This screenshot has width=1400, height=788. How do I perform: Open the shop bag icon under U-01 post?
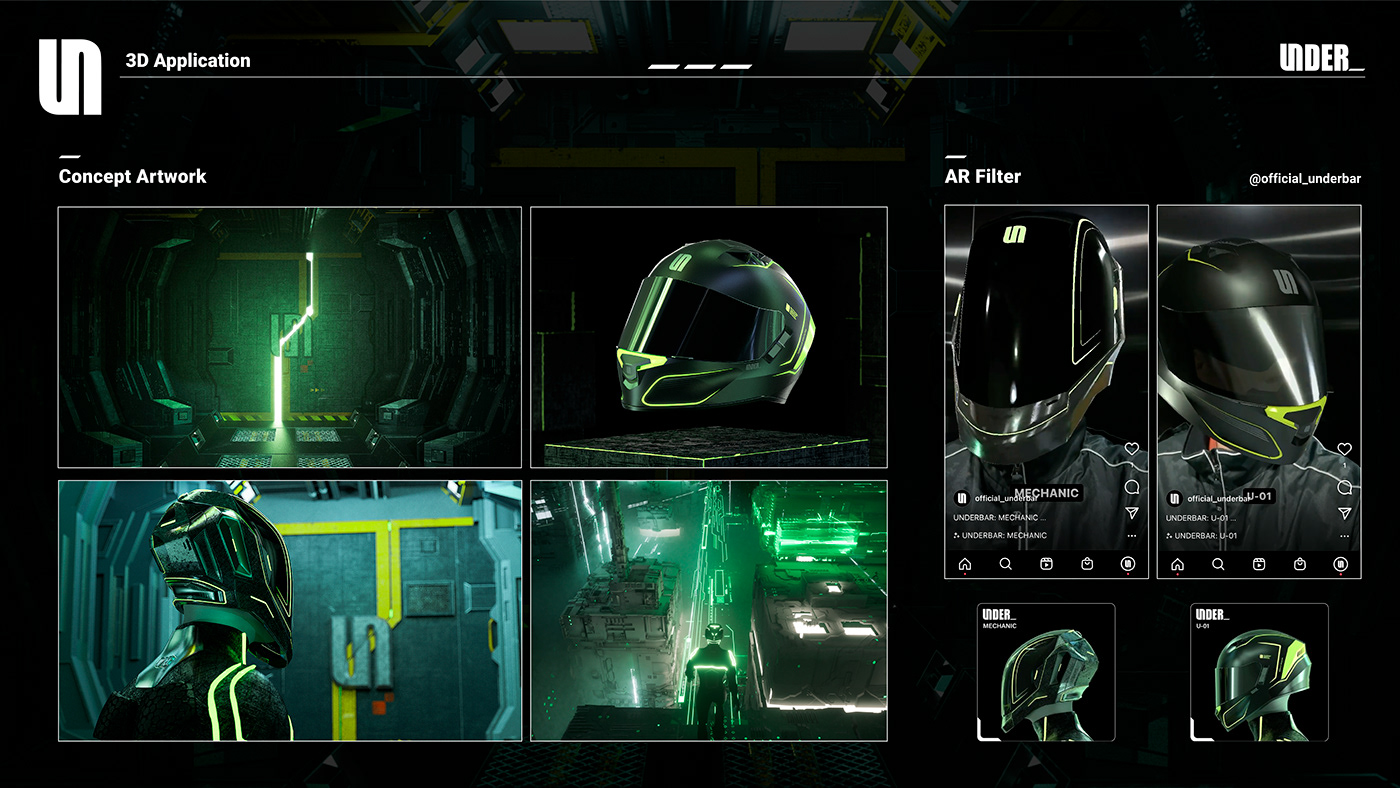(x=1300, y=564)
